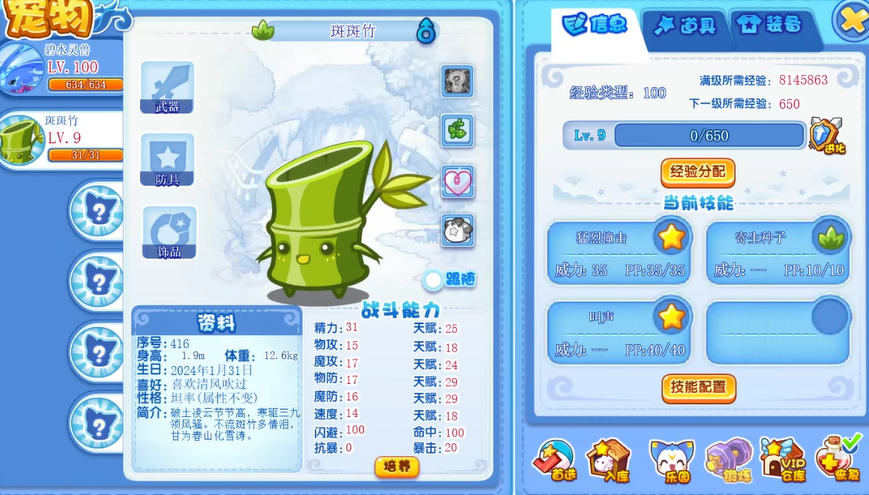Open the 技能配置 skill configuration

(x=698, y=387)
